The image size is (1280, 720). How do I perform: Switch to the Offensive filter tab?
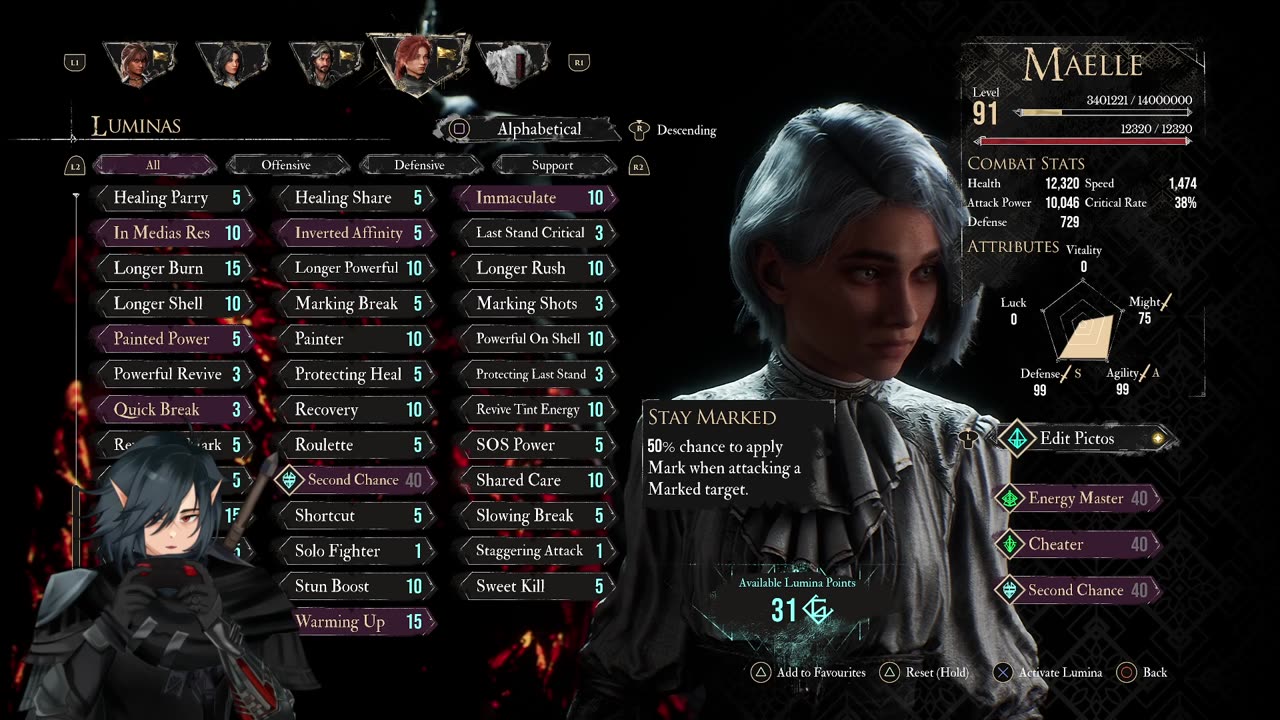(x=287, y=165)
